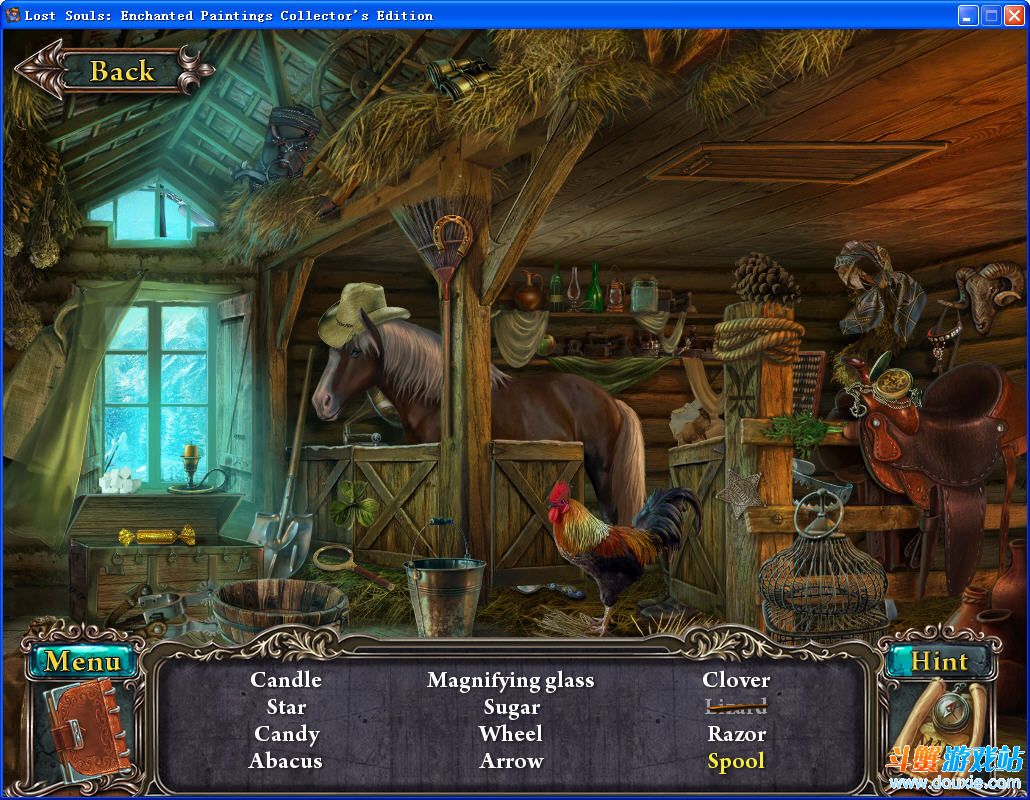Choose Magnifying glass from the list
The width and height of the screenshot is (1030, 800).
511,680
